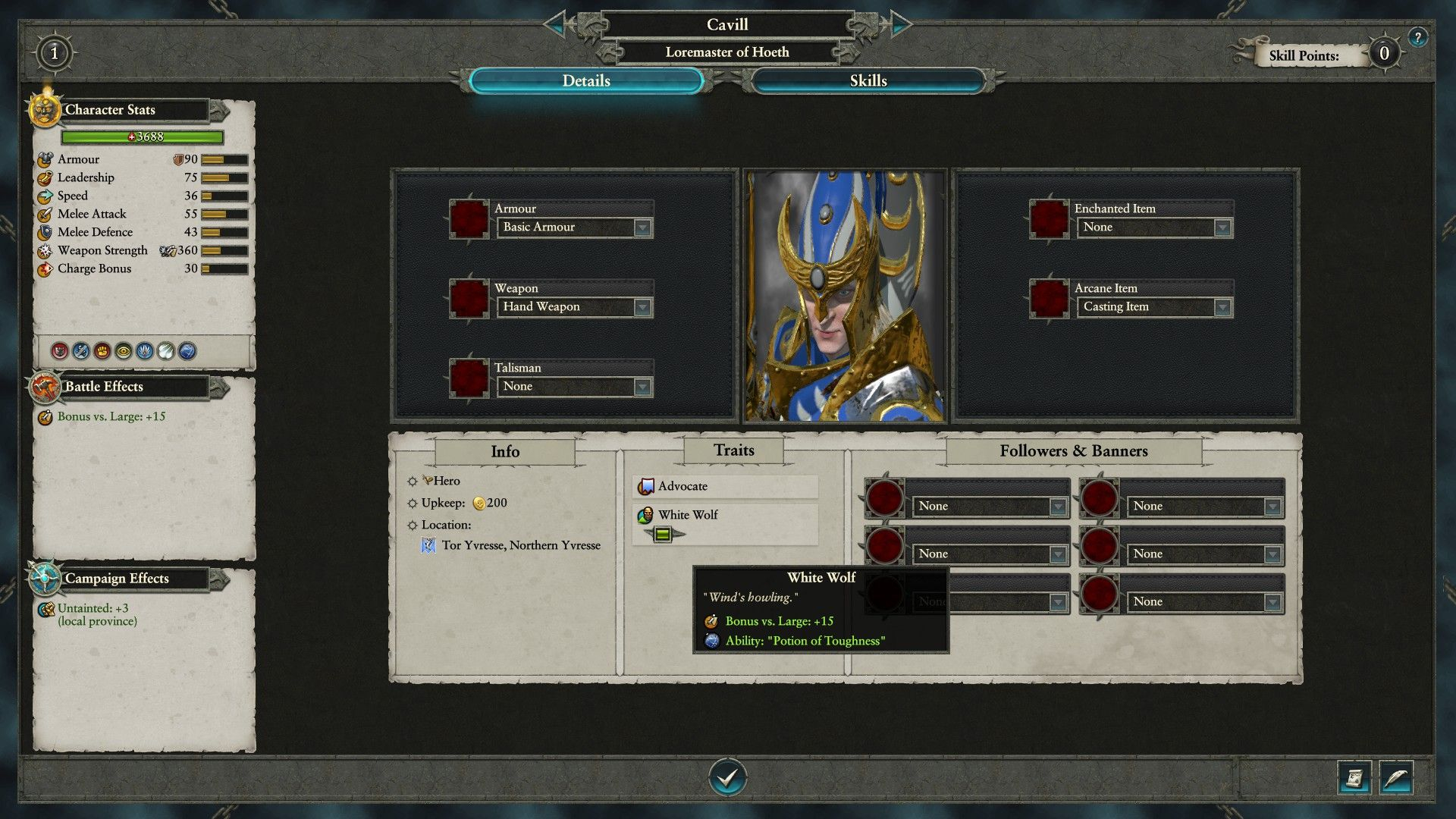Expand the Talisman dropdown
Screen dimensions: 1456x819
[642, 387]
